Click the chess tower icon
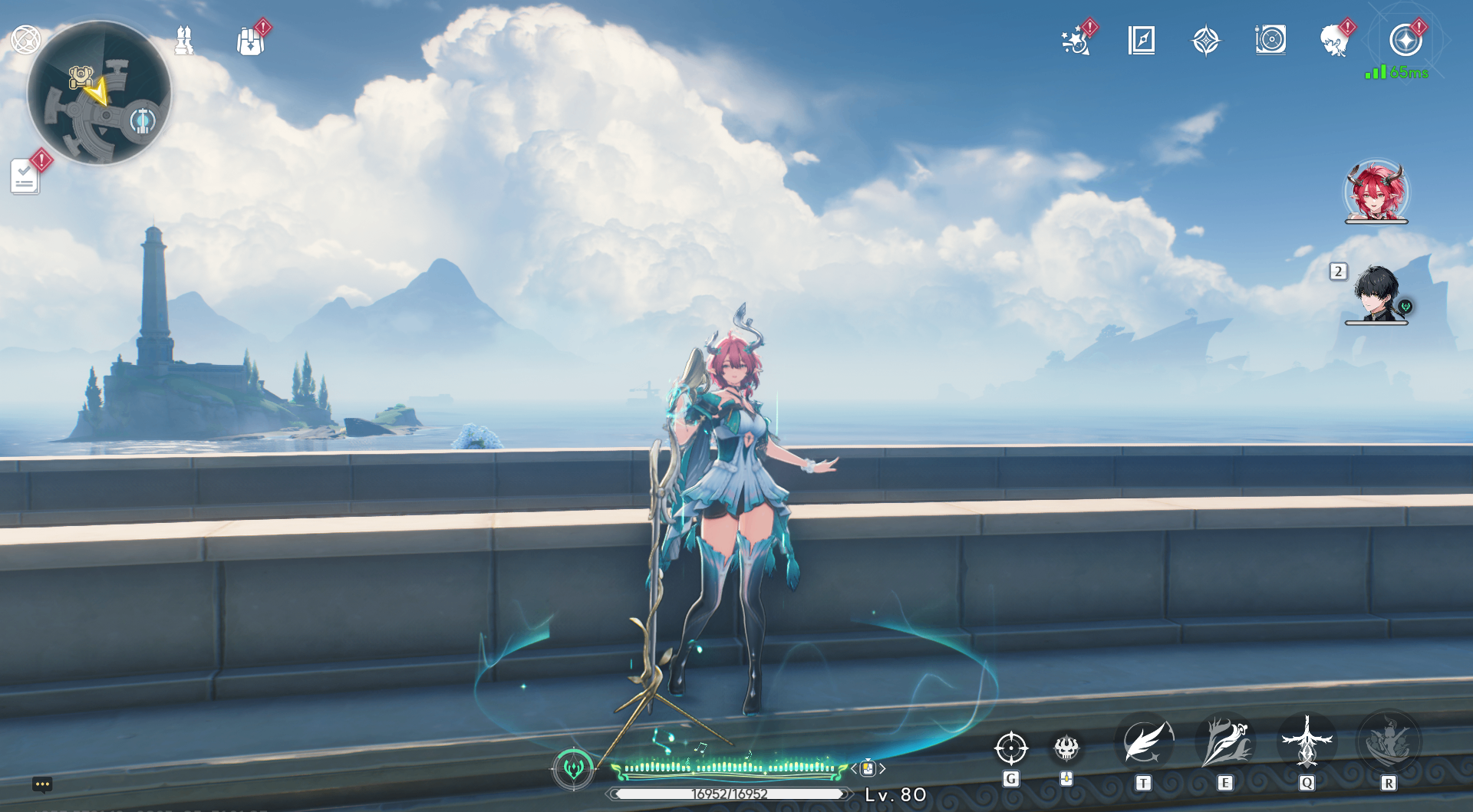 pos(183,41)
